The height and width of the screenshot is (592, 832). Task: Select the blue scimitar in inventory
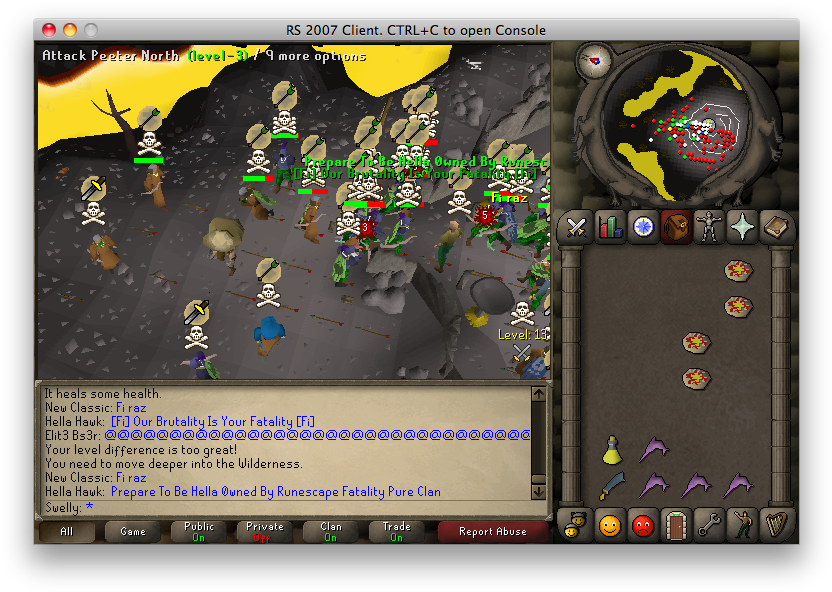[x=612, y=487]
